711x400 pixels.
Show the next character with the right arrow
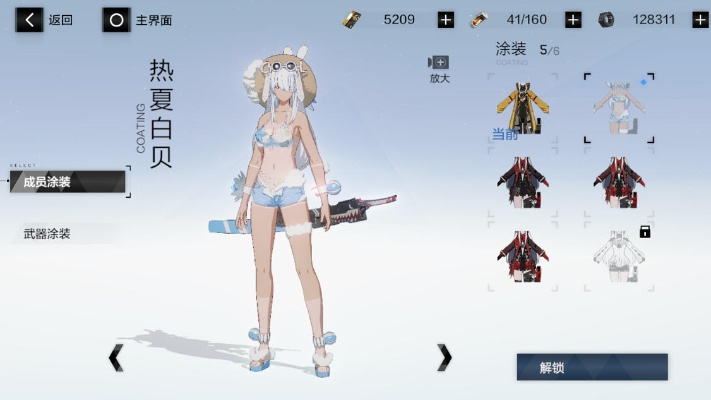tap(444, 357)
